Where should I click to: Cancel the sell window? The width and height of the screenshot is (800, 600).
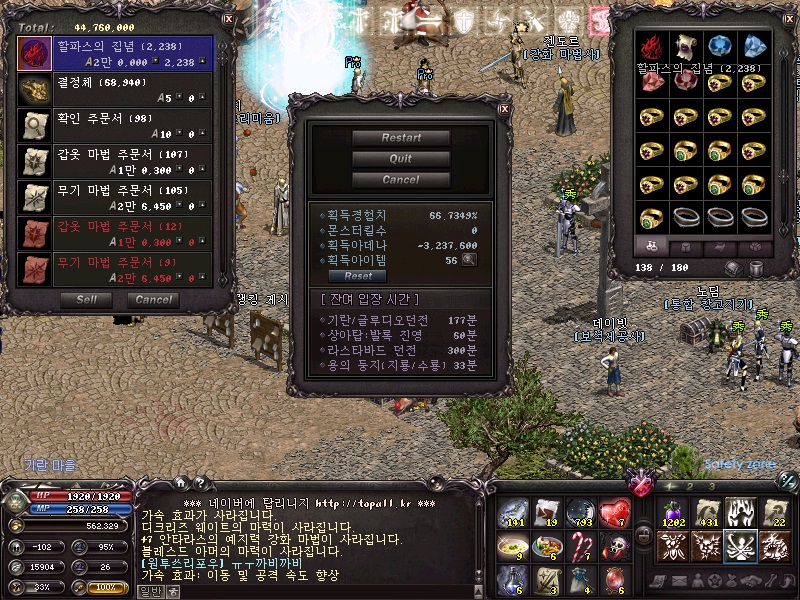153,299
